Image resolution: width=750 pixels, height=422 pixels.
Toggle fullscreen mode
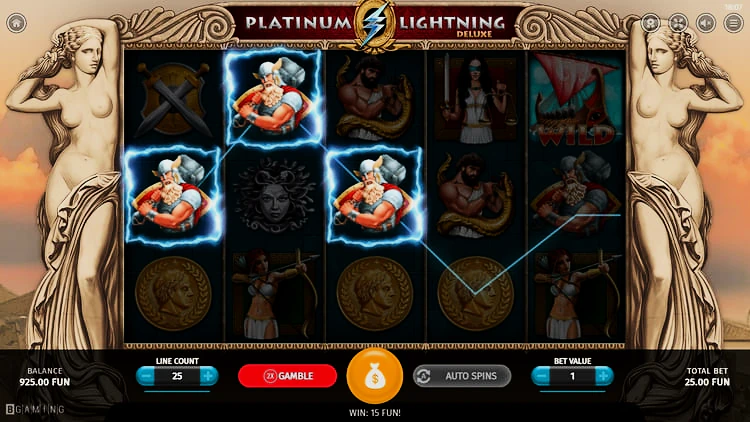[x=678, y=22]
